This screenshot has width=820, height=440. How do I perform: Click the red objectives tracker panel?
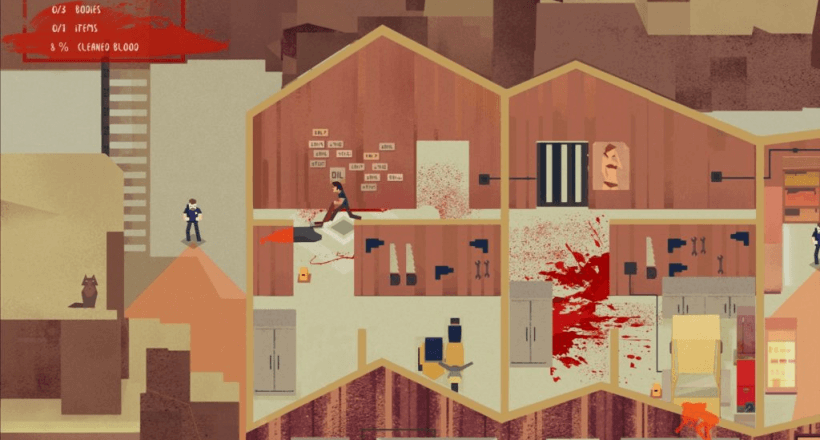110,30
